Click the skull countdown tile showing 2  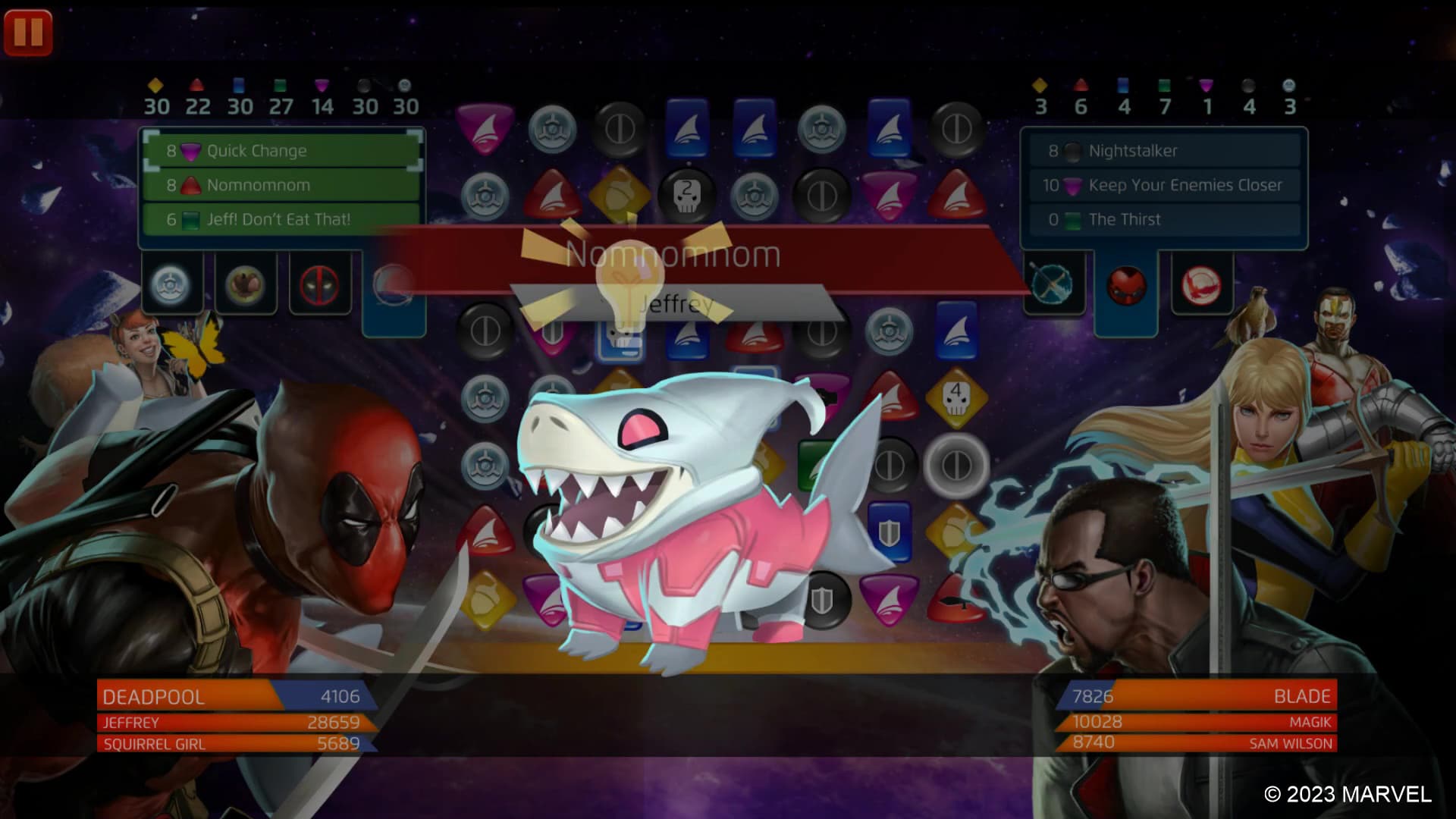(x=686, y=196)
